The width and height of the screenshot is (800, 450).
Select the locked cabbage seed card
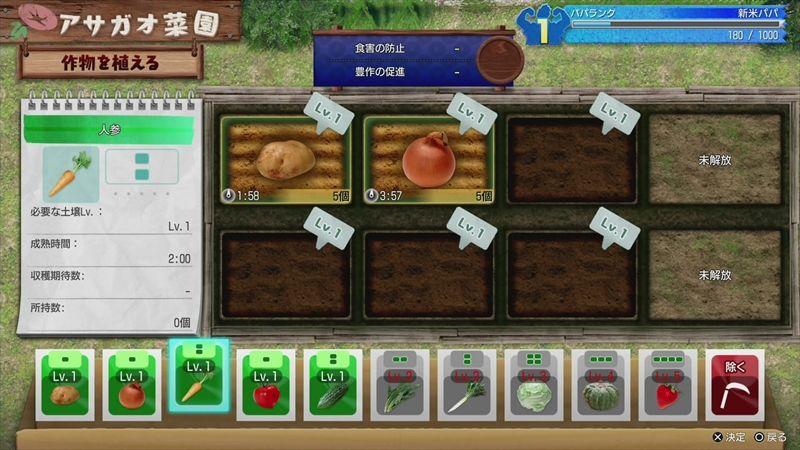(x=534, y=385)
